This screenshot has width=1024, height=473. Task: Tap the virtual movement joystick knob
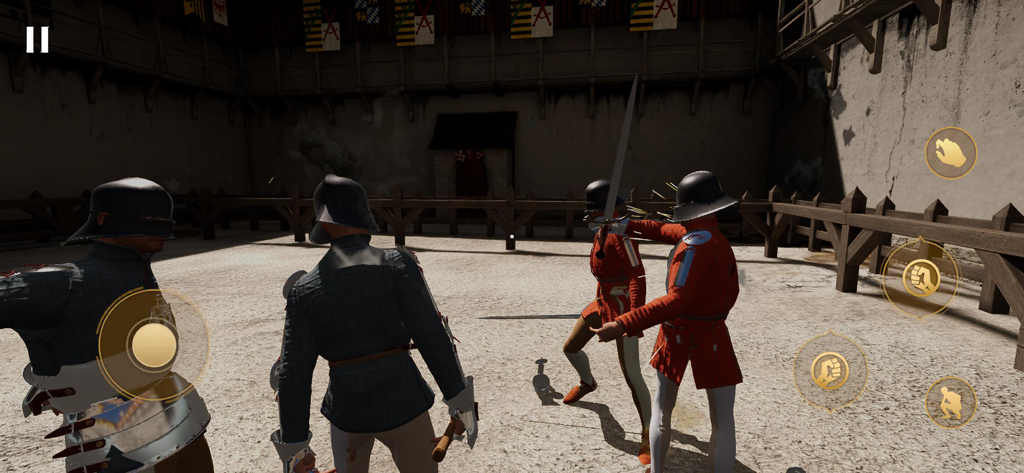(x=153, y=345)
